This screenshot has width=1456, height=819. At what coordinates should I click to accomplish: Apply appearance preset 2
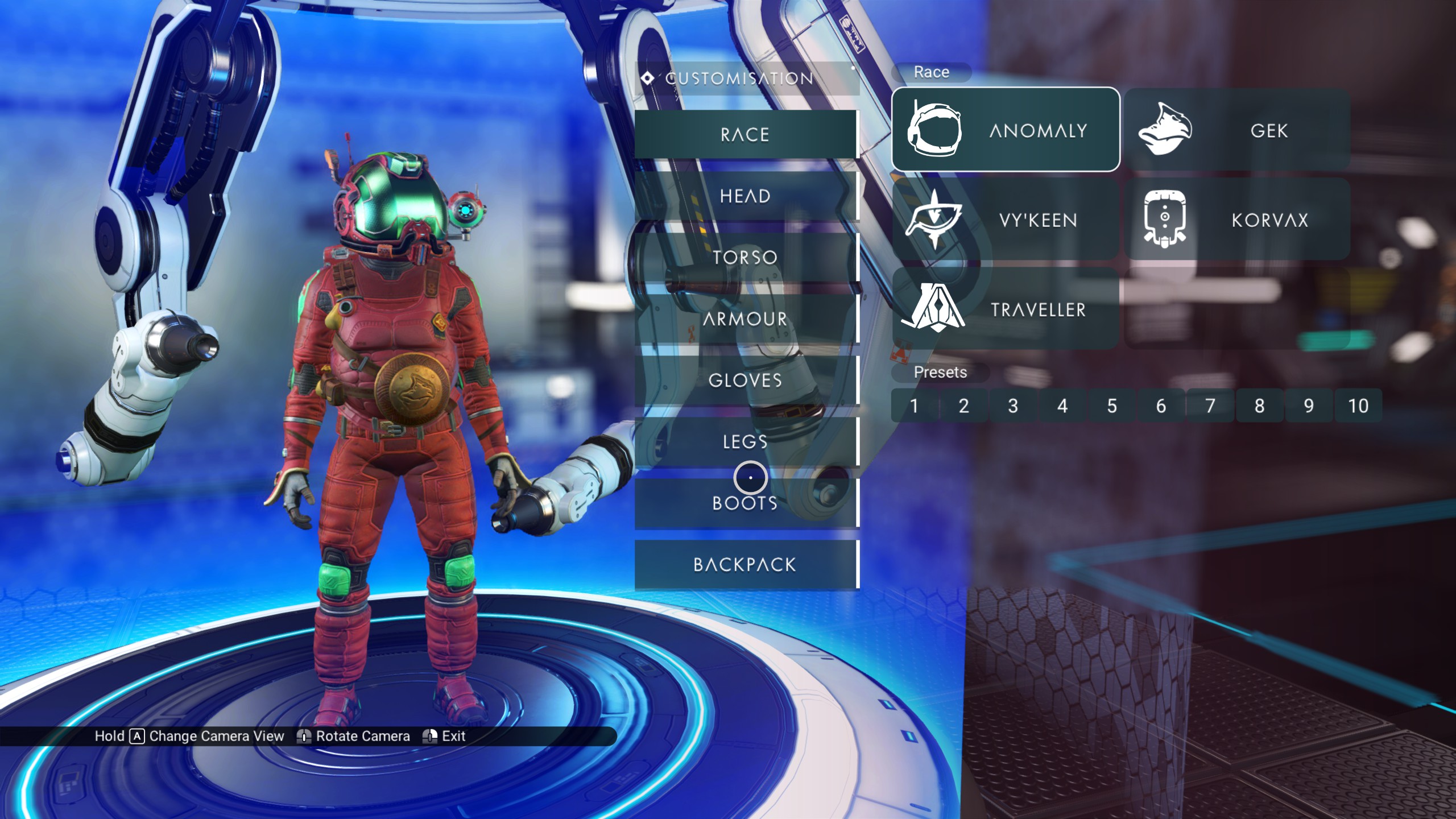point(963,406)
